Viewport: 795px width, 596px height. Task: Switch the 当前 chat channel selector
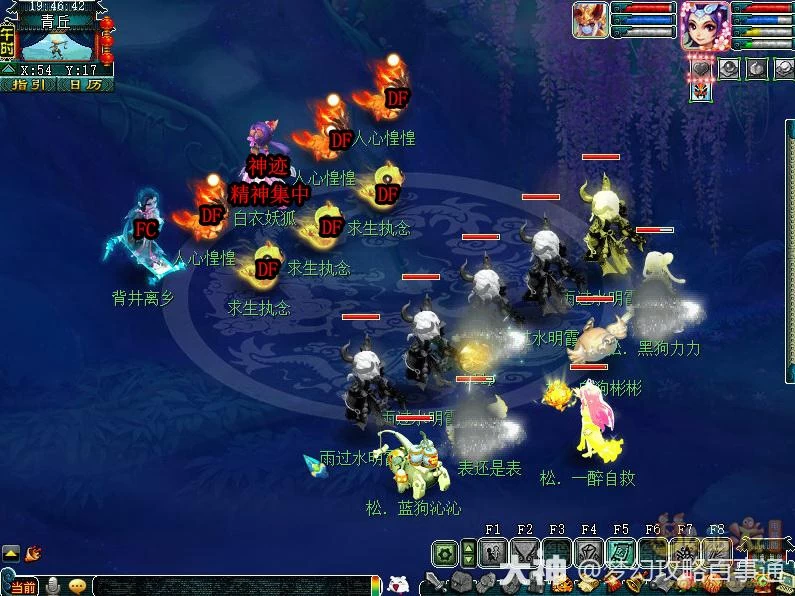point(22,587)
